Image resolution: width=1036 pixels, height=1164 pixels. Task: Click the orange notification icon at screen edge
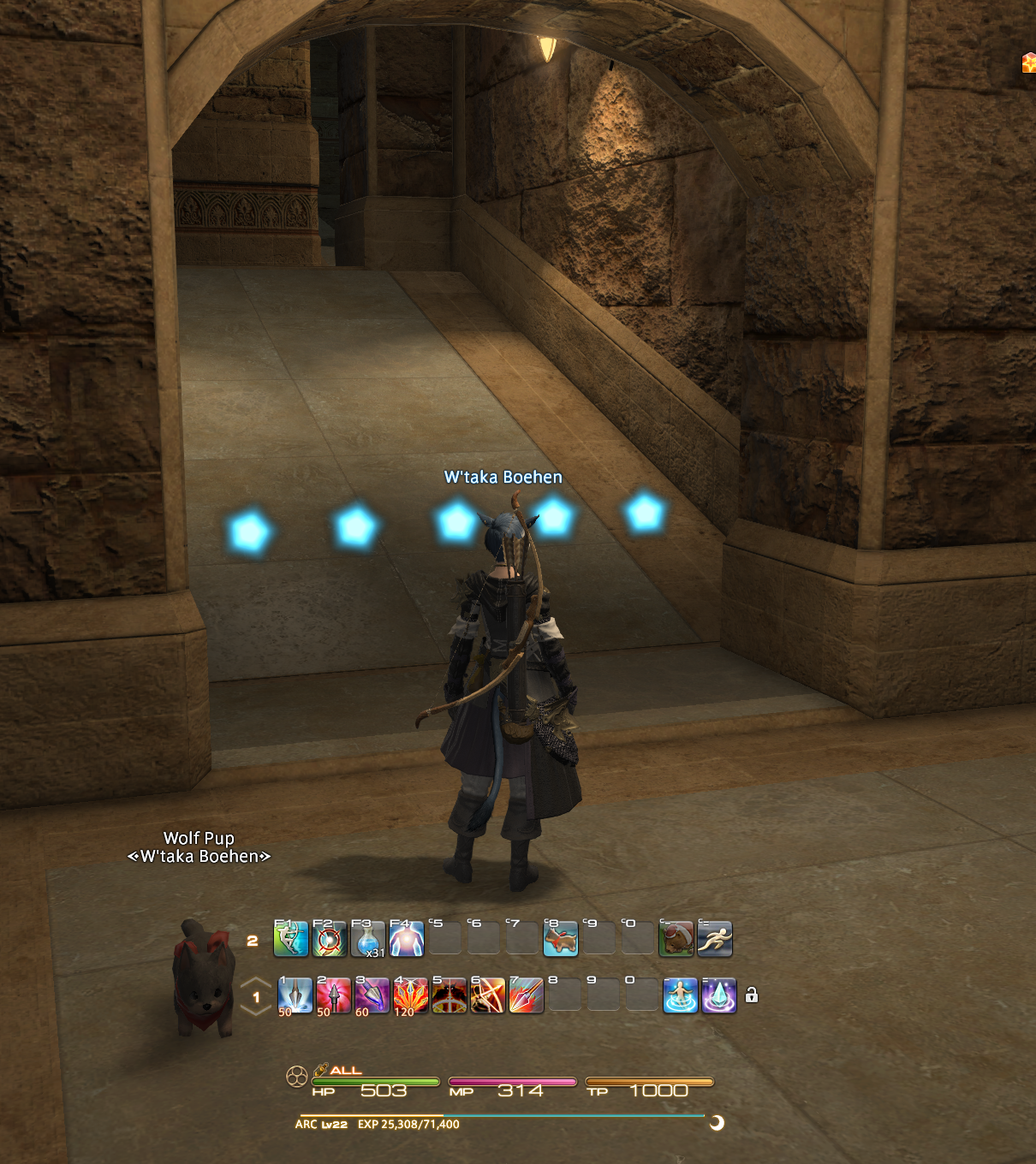coord(1029,62)
